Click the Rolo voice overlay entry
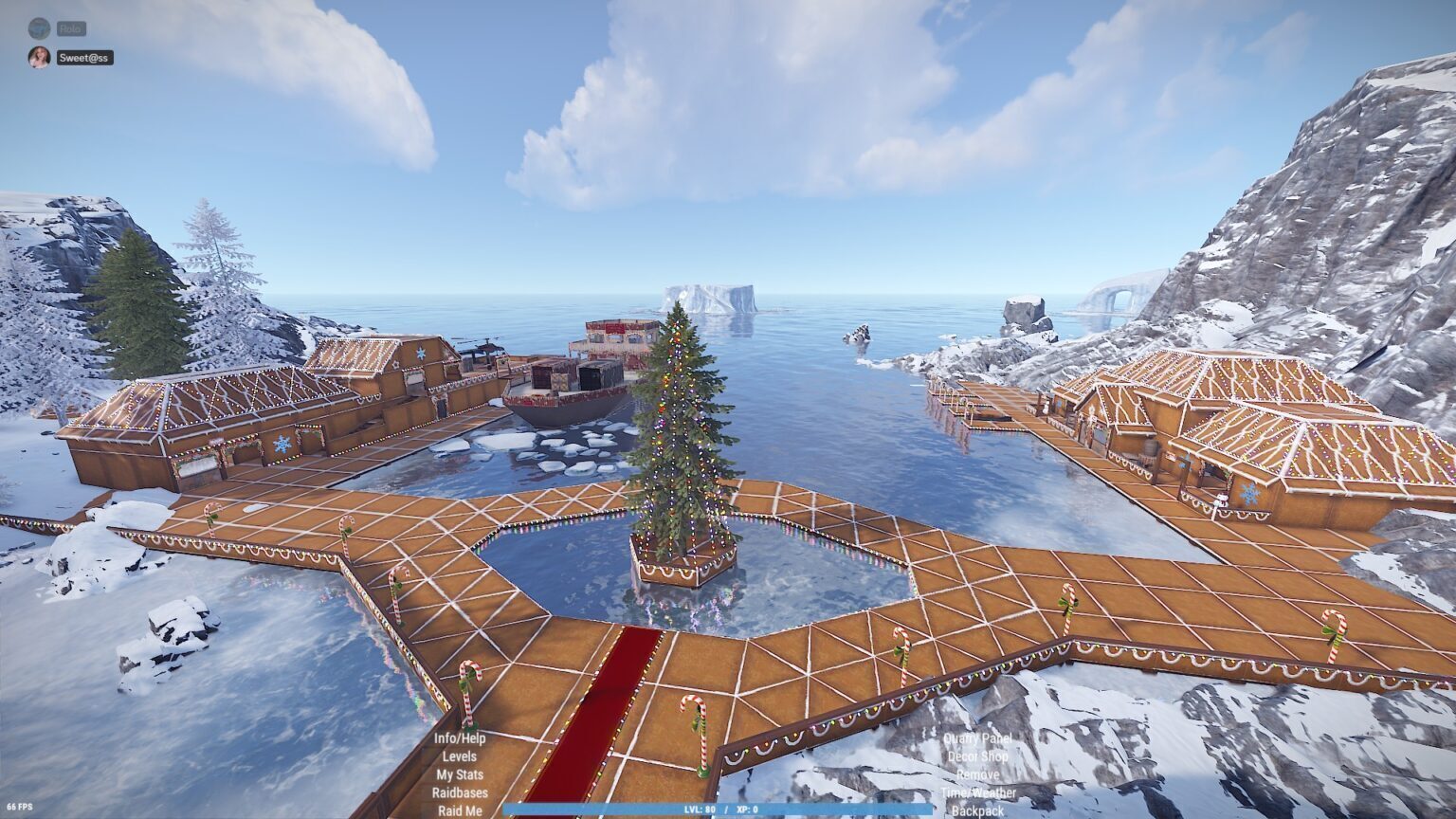The height and width of the screenshot is (819, 1456). point(70,29)
